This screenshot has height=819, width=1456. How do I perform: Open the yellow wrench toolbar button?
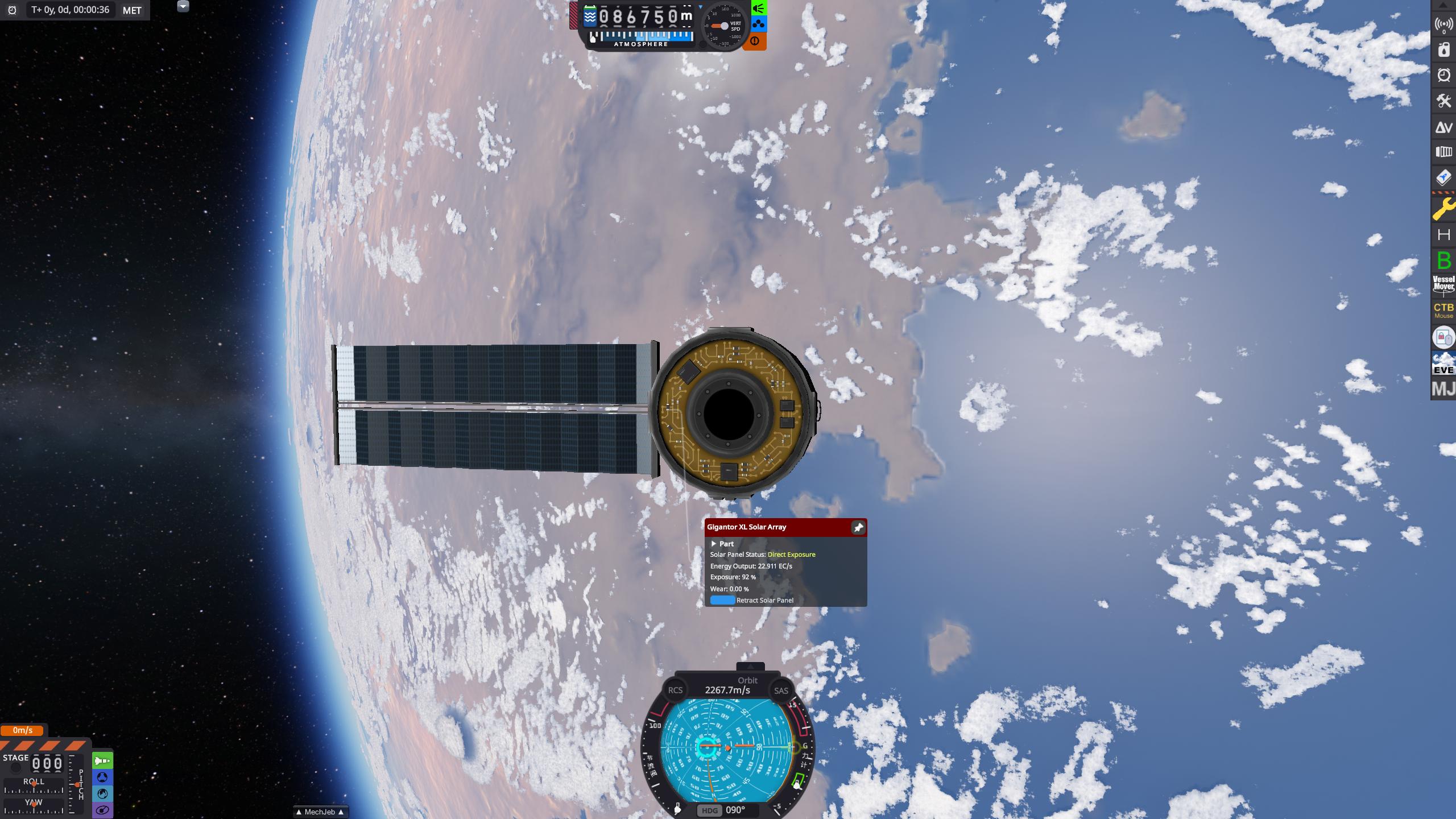coord(1443,208)
